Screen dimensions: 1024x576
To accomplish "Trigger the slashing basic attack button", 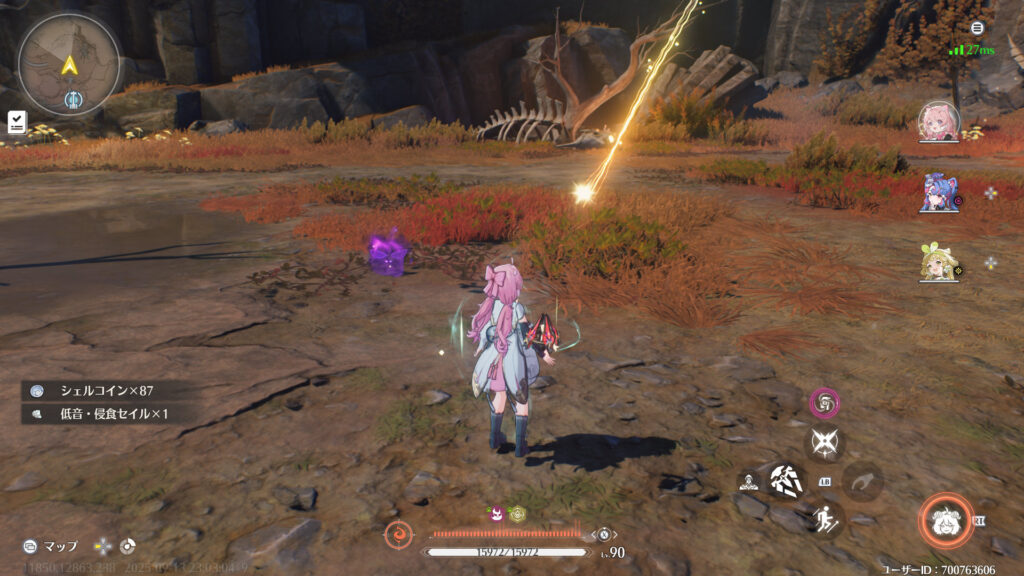I will tap(788, 481).
